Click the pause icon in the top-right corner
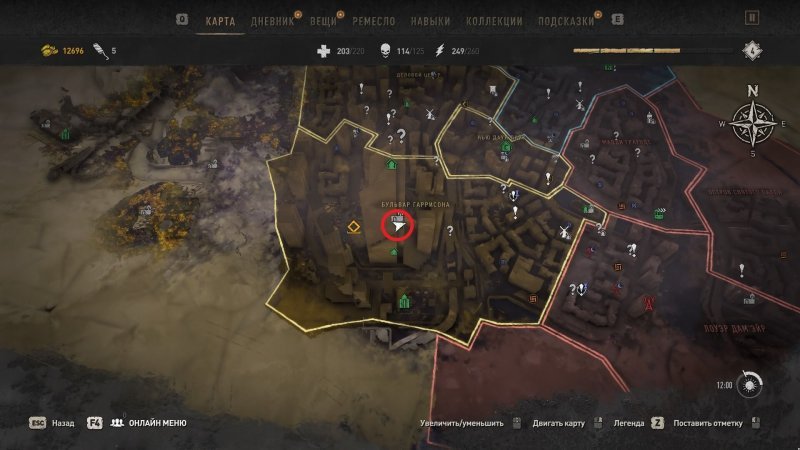This screenshot has height=450, width=800. [x=752, y=18]
